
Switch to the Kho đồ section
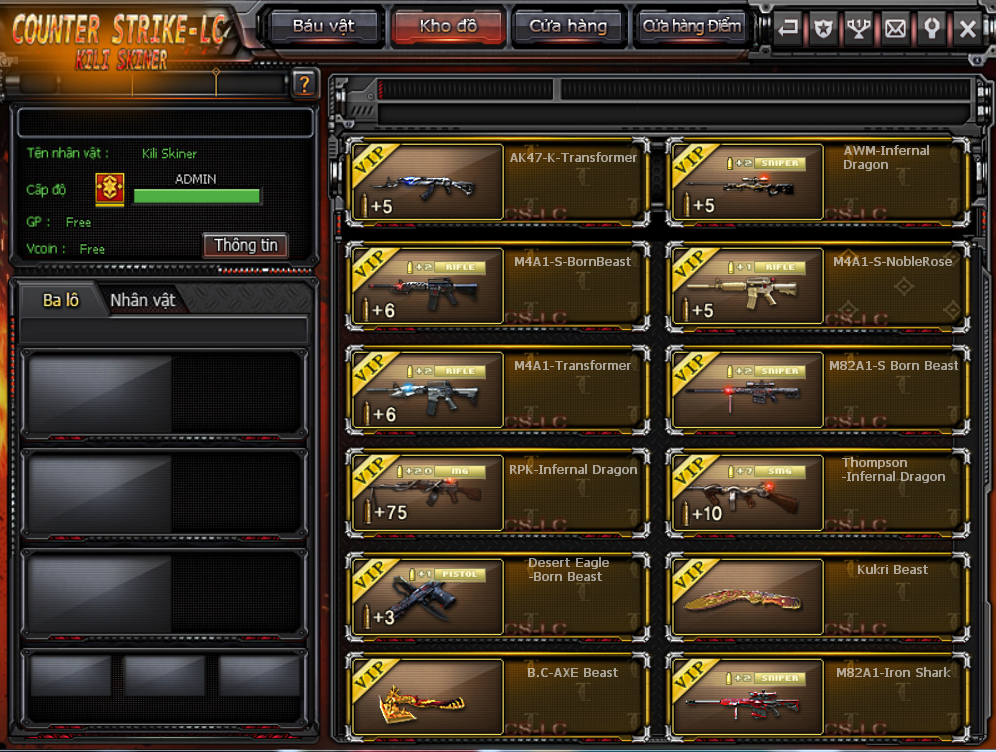pos(448,26)
